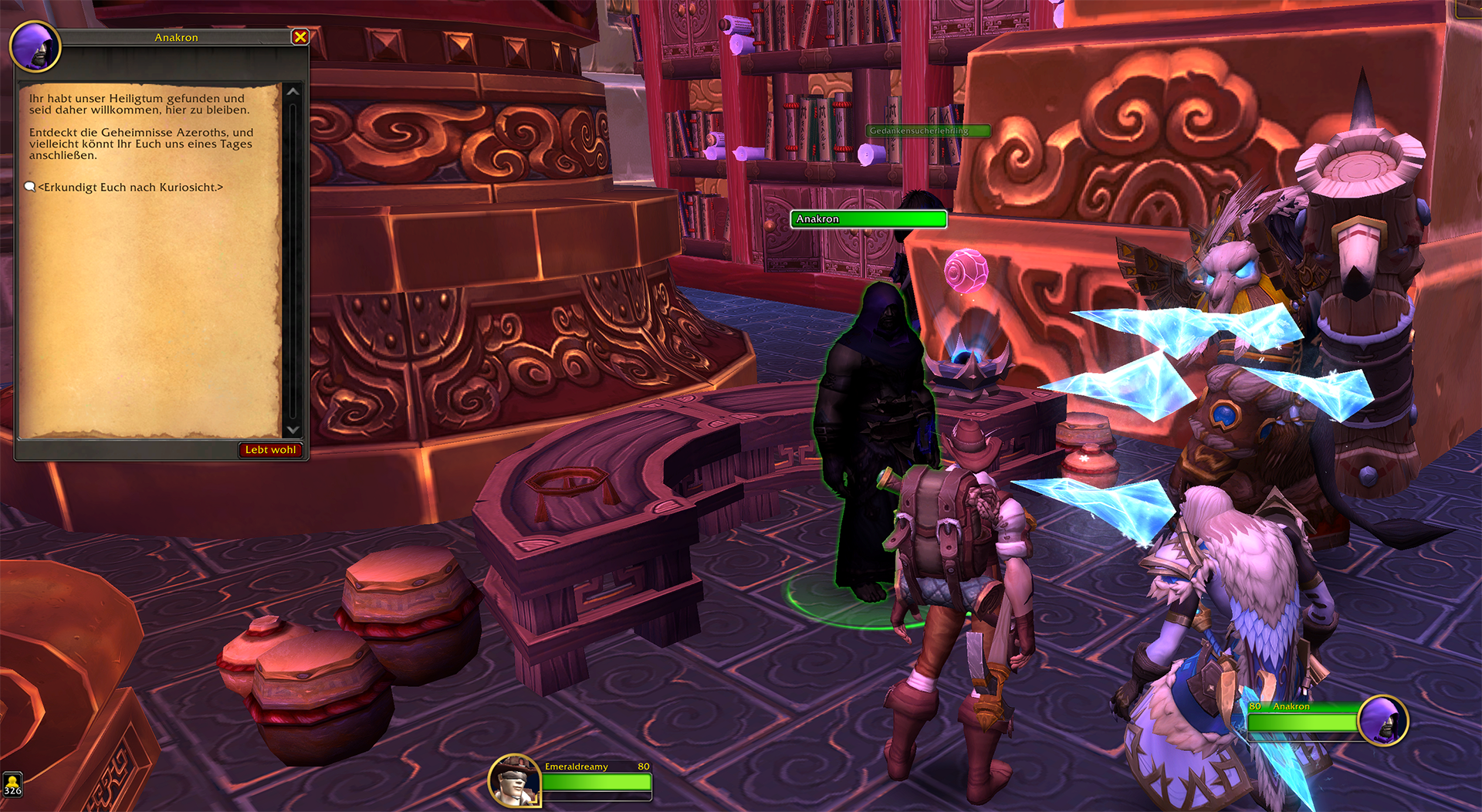This screenshot has height=812, width=1482.
Task: Choose the "Erkundigt Euch nach Kuriosicht" option
Action: coord(130,188)
